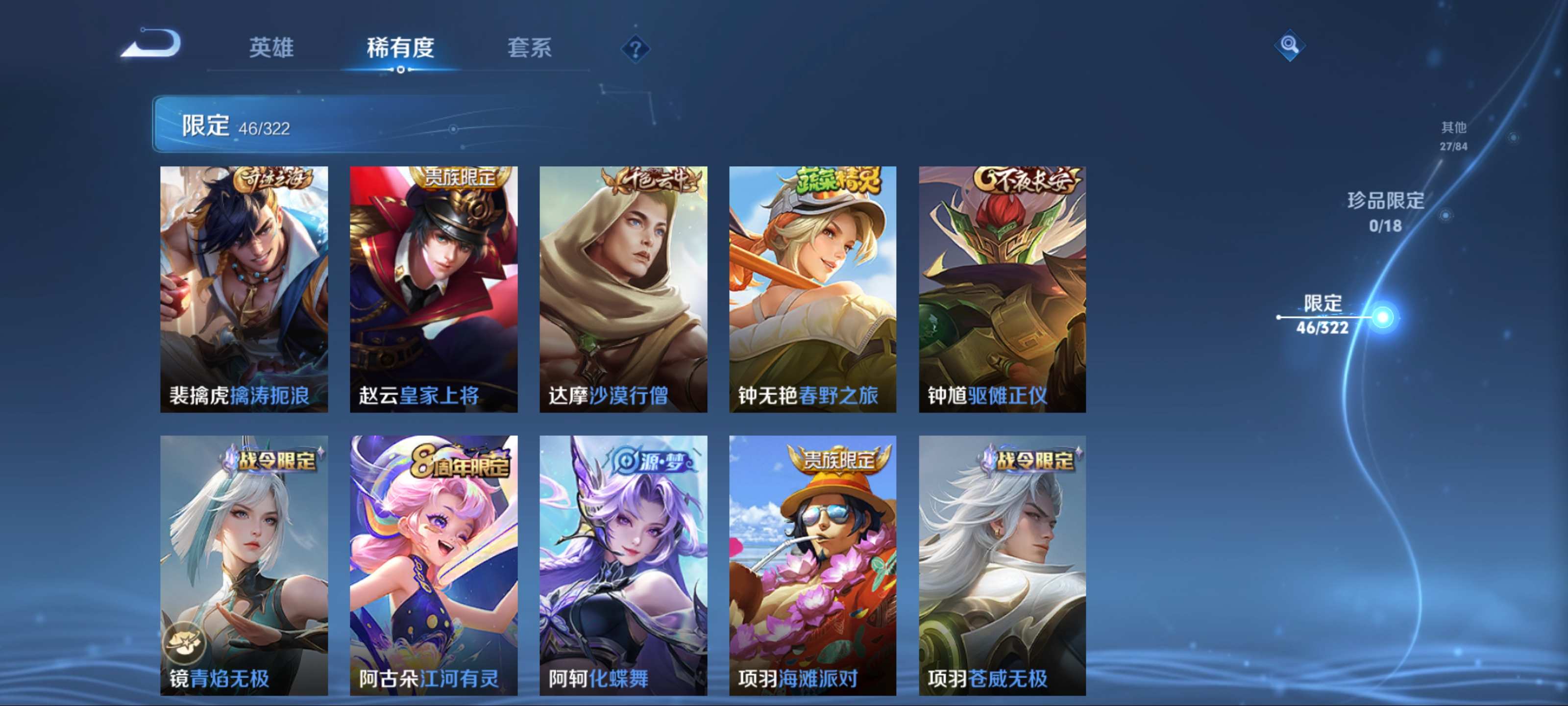This screenshot has height=706, width=1568.
Task: Select the 阿轲 化蝶舞 skin card
Action: coord(623,565)
